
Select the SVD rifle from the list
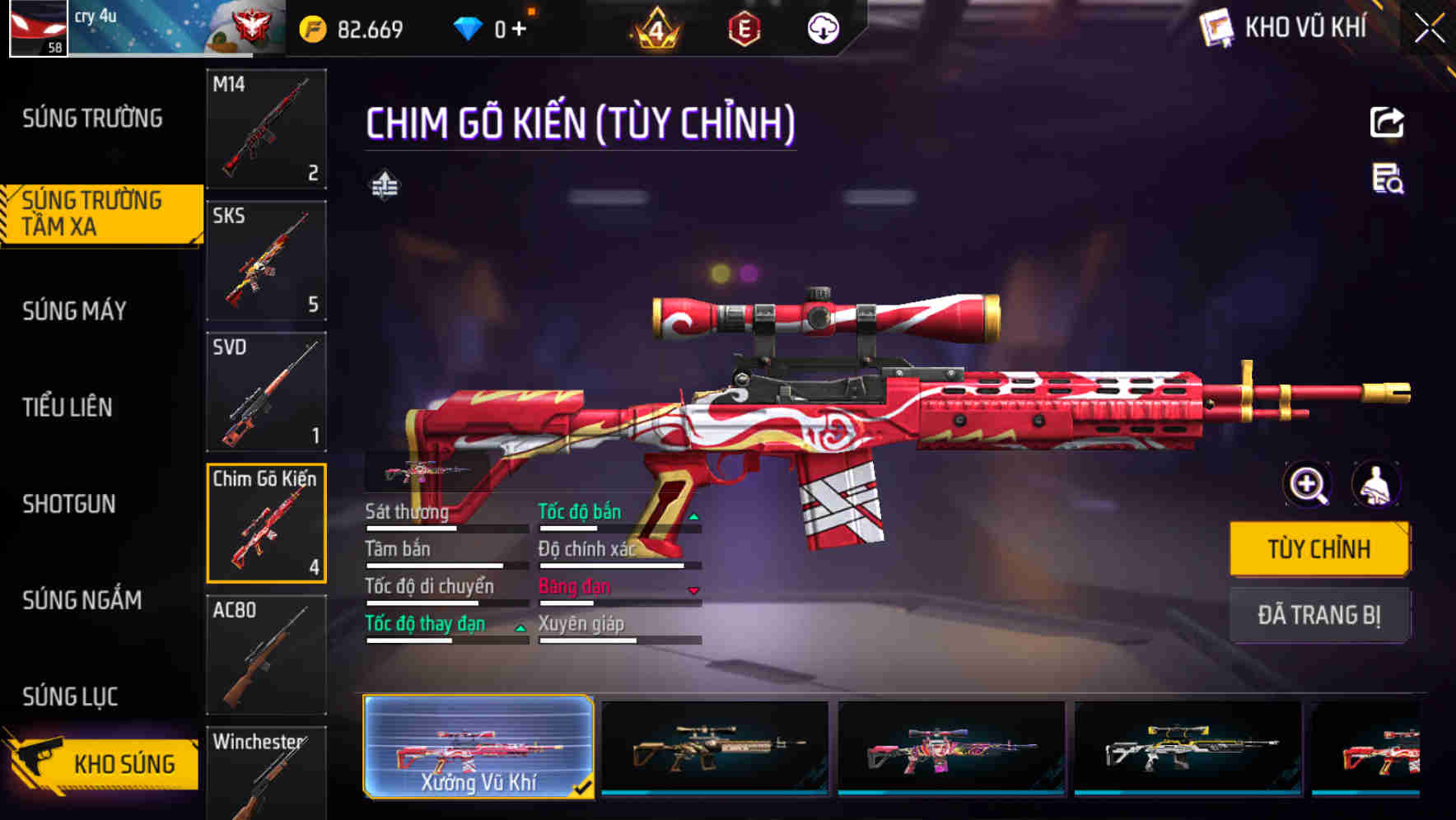(x=266, y=393)
